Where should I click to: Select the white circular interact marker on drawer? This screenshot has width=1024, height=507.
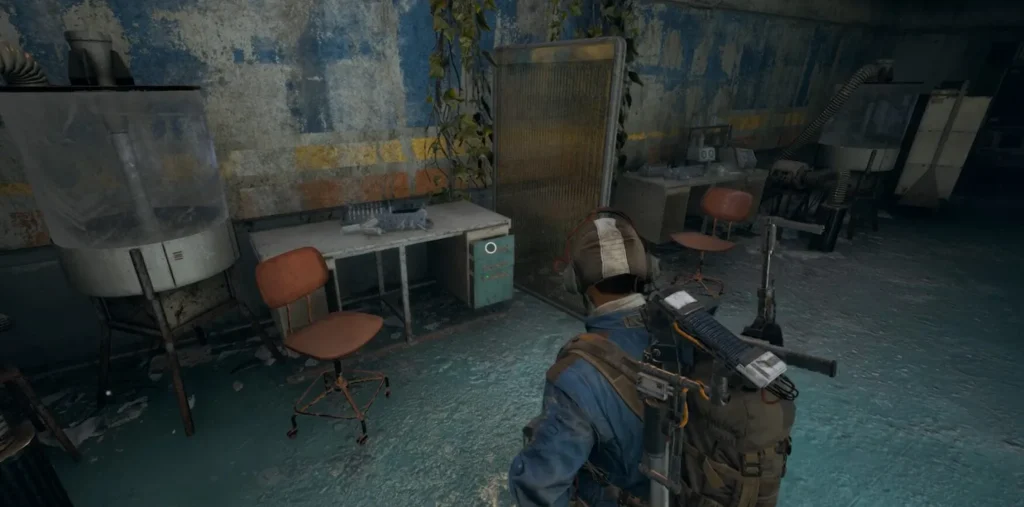click(x=490, y=247)
